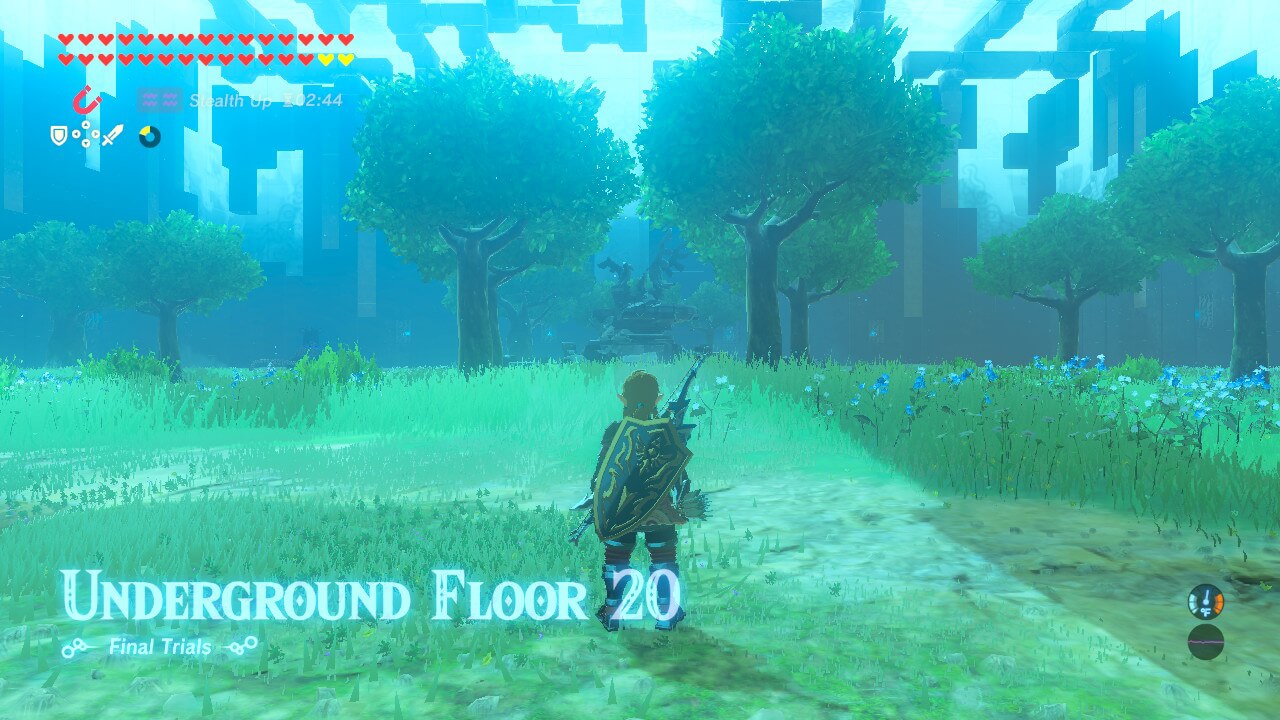Click the Stealth Up buff icon
Screen dimensions: 1280x720
pyautogui.click(x=160, y=100)
